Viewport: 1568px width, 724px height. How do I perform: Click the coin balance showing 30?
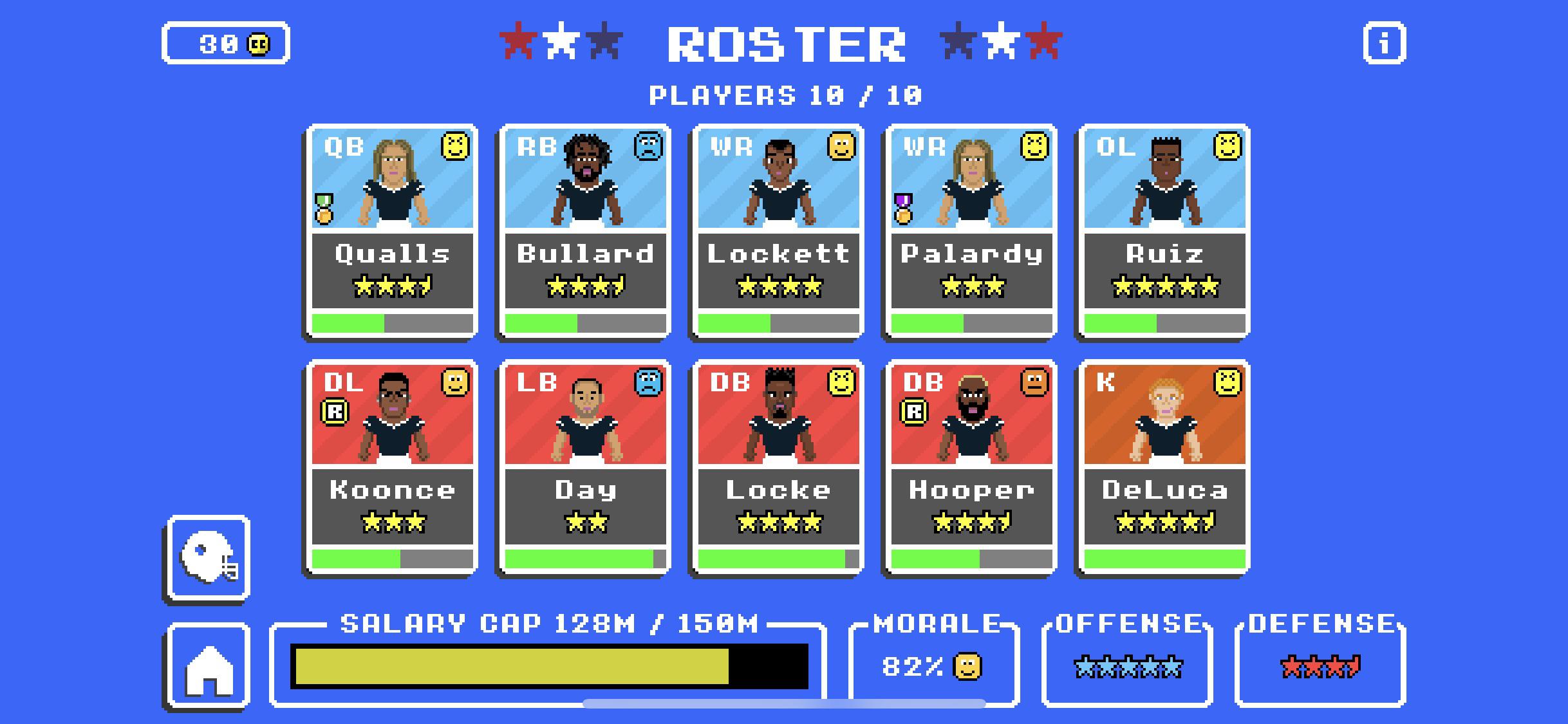(x=227, y=44)
